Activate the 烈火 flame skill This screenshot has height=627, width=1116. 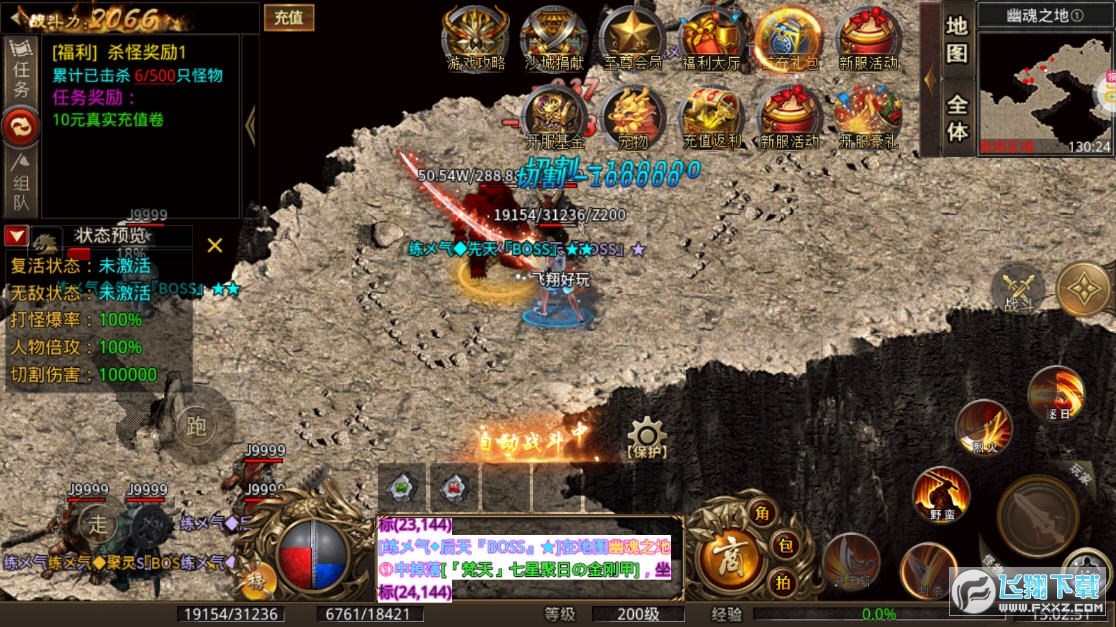click(982, 428)
